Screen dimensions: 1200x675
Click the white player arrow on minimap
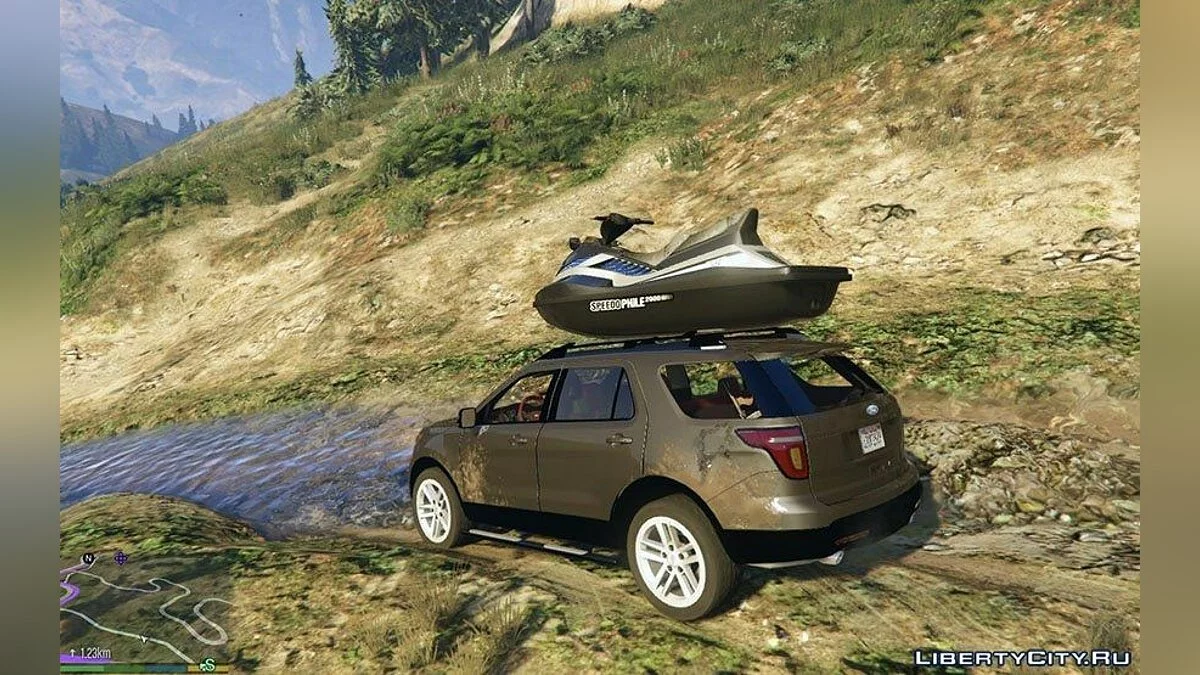pyautogui.click(x=144, y=638)
